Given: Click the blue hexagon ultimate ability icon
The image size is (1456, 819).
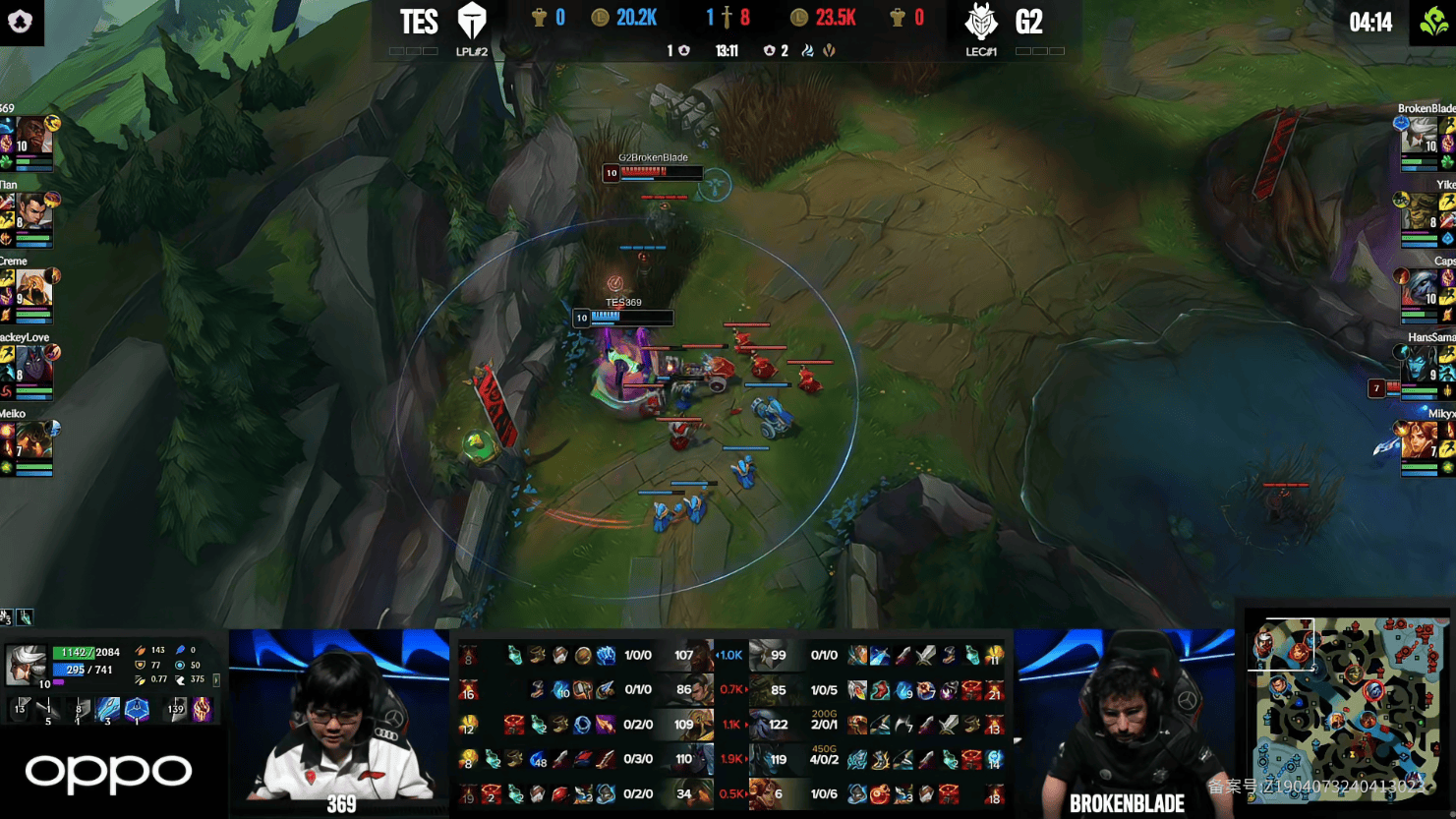Looking at the screenshot, I should (x=137, y=709).
